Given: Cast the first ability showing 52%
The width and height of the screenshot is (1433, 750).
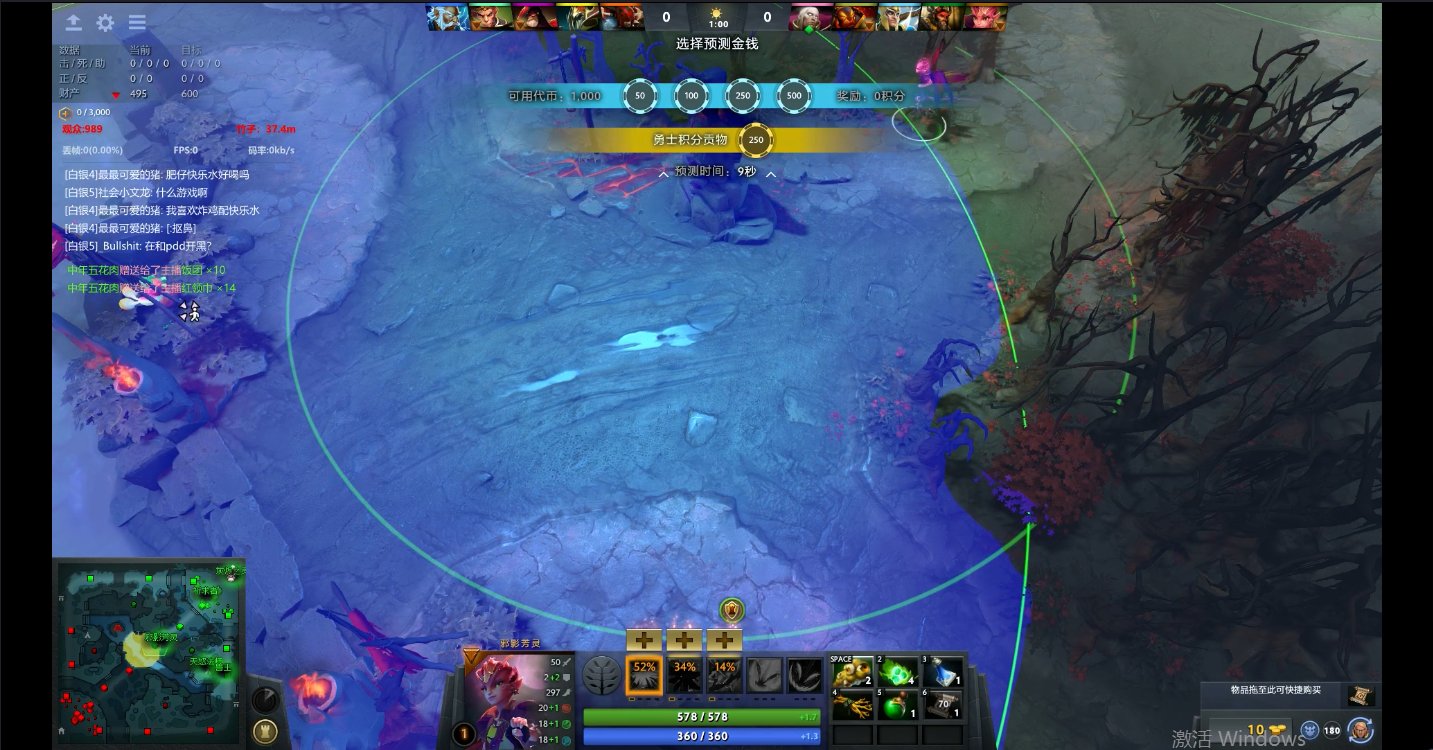Looking at the screenshot, I should click(644, 675).
